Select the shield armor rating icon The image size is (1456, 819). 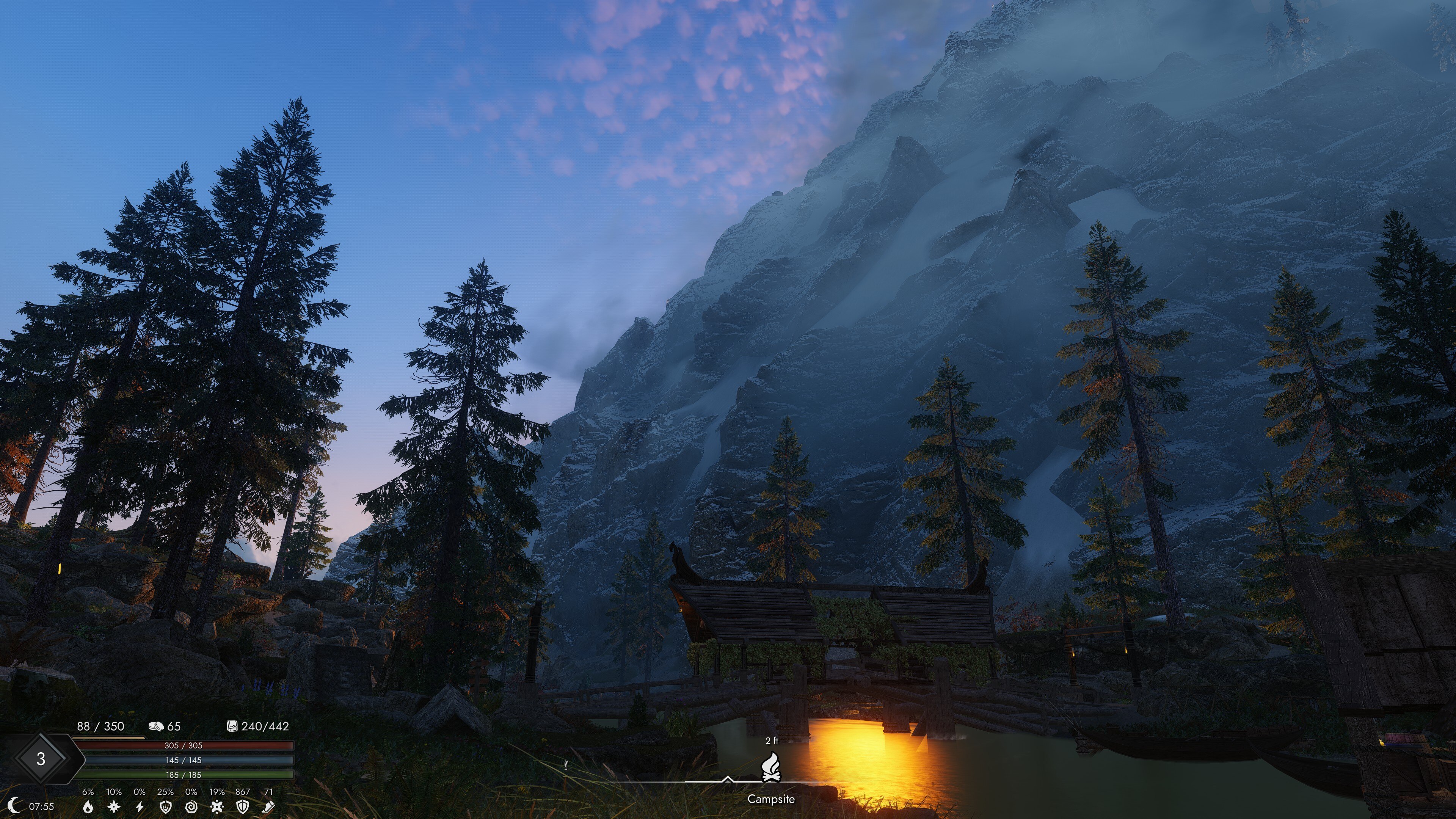243,806
